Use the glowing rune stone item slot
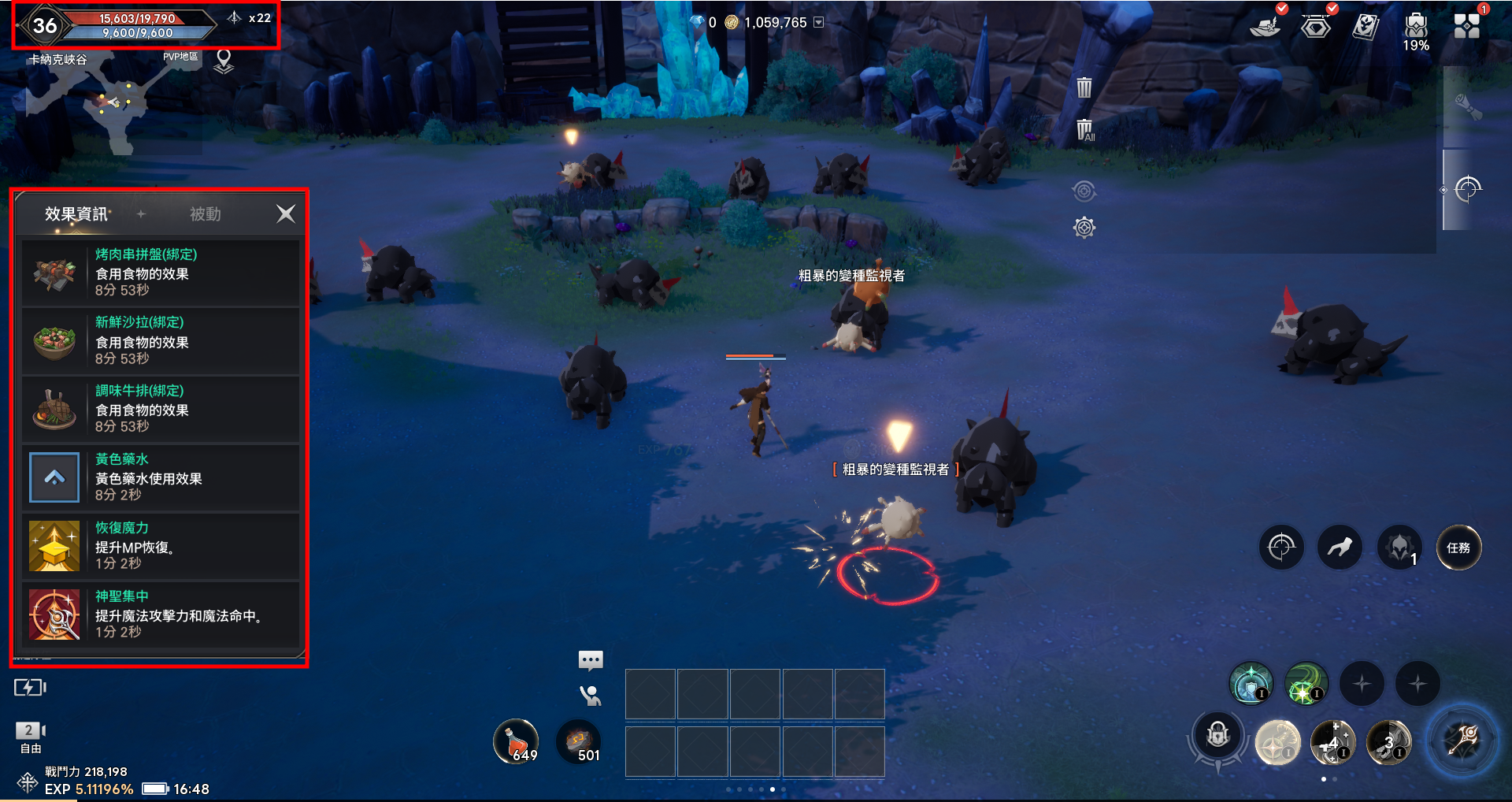The width and height of the screenshot is (1512, 802). tap(579, 741)
